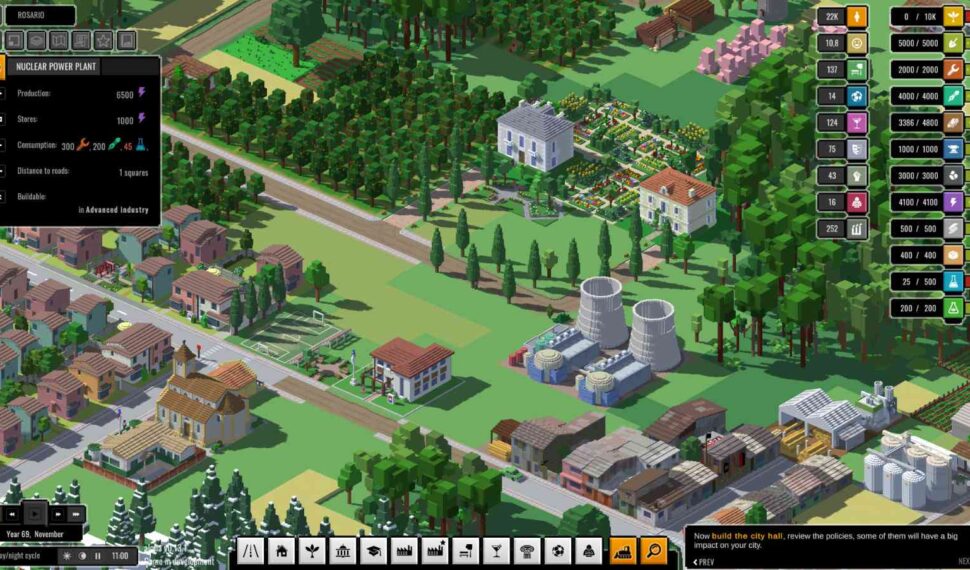The width and height of the screenshot is (970, 570).
Task: Click the orange magnifying glass tool
Action: (x=653, y=550)
